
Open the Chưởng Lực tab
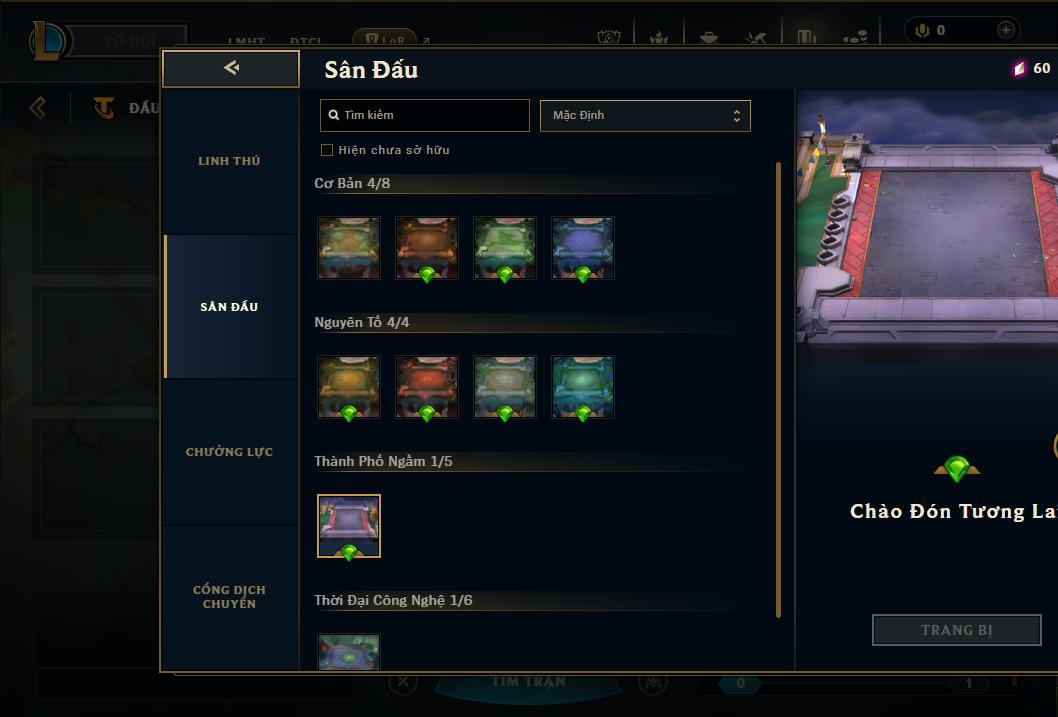(x=229, y=452)
